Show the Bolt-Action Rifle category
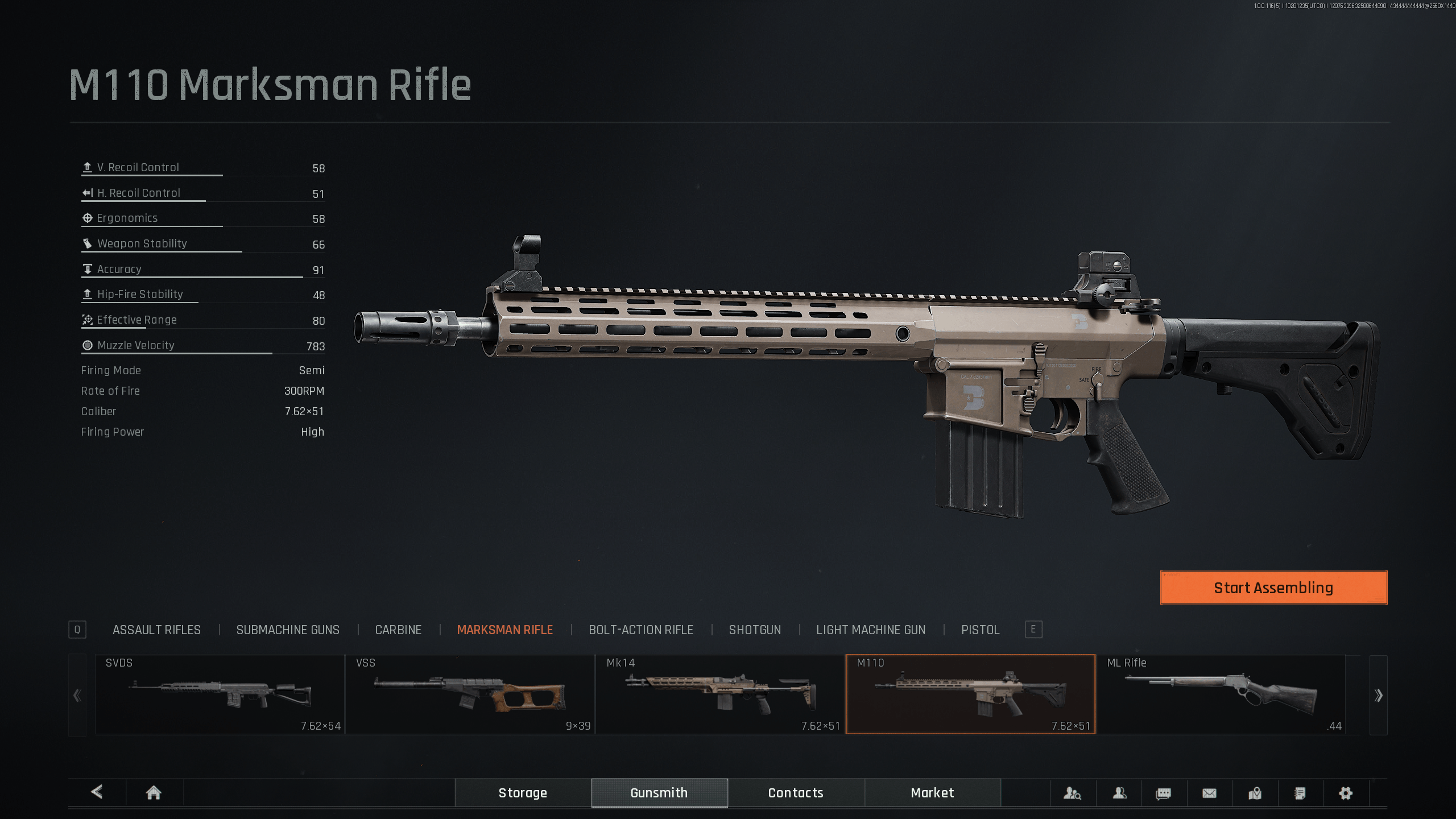This screenshot has height=819, width=1456. [x=641, y=630]
